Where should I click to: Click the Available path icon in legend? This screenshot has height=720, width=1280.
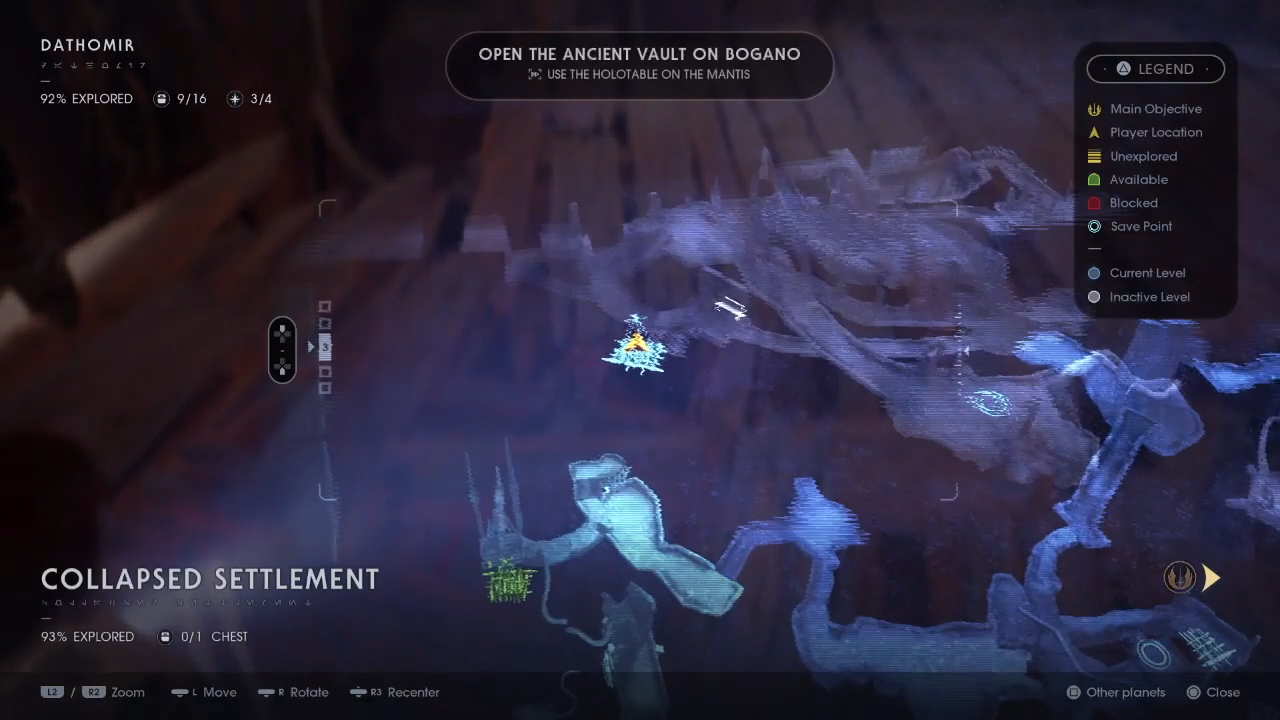[x=1093, y=179]
